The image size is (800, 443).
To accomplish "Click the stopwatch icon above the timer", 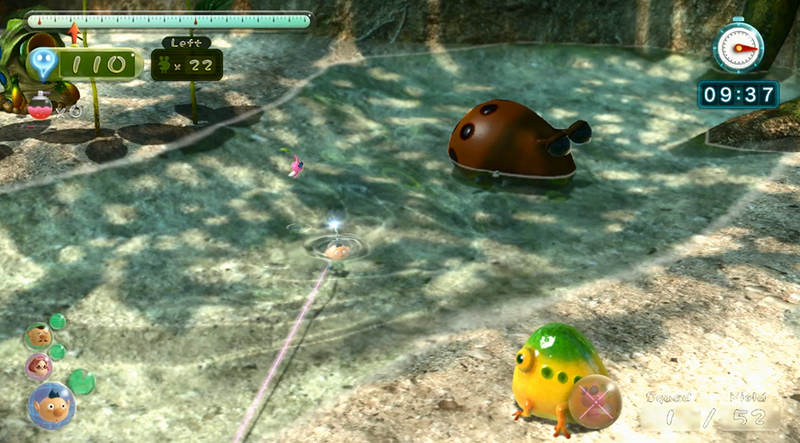I will tap(739, 45).
